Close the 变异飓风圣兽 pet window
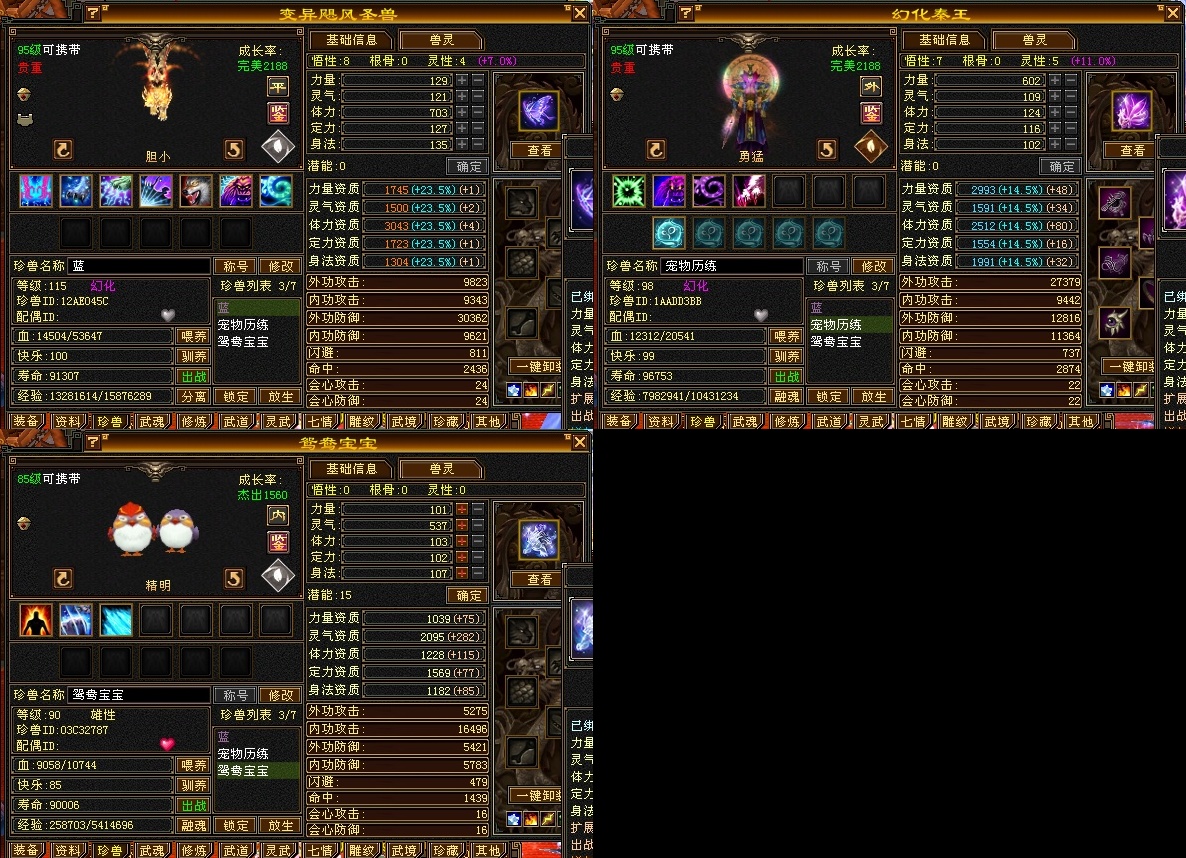Viewport: 1186px width, 858px height. point(580,13)
